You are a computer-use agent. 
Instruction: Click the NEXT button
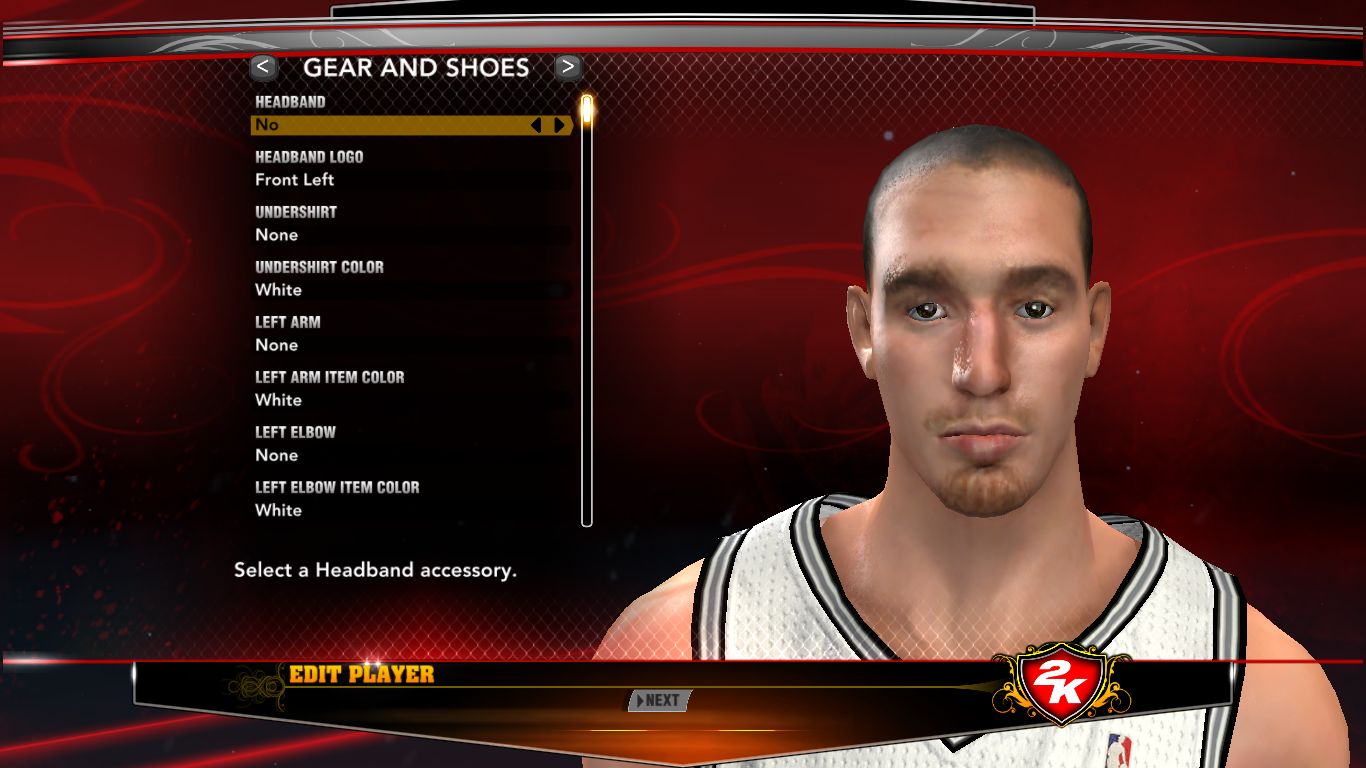658,701
